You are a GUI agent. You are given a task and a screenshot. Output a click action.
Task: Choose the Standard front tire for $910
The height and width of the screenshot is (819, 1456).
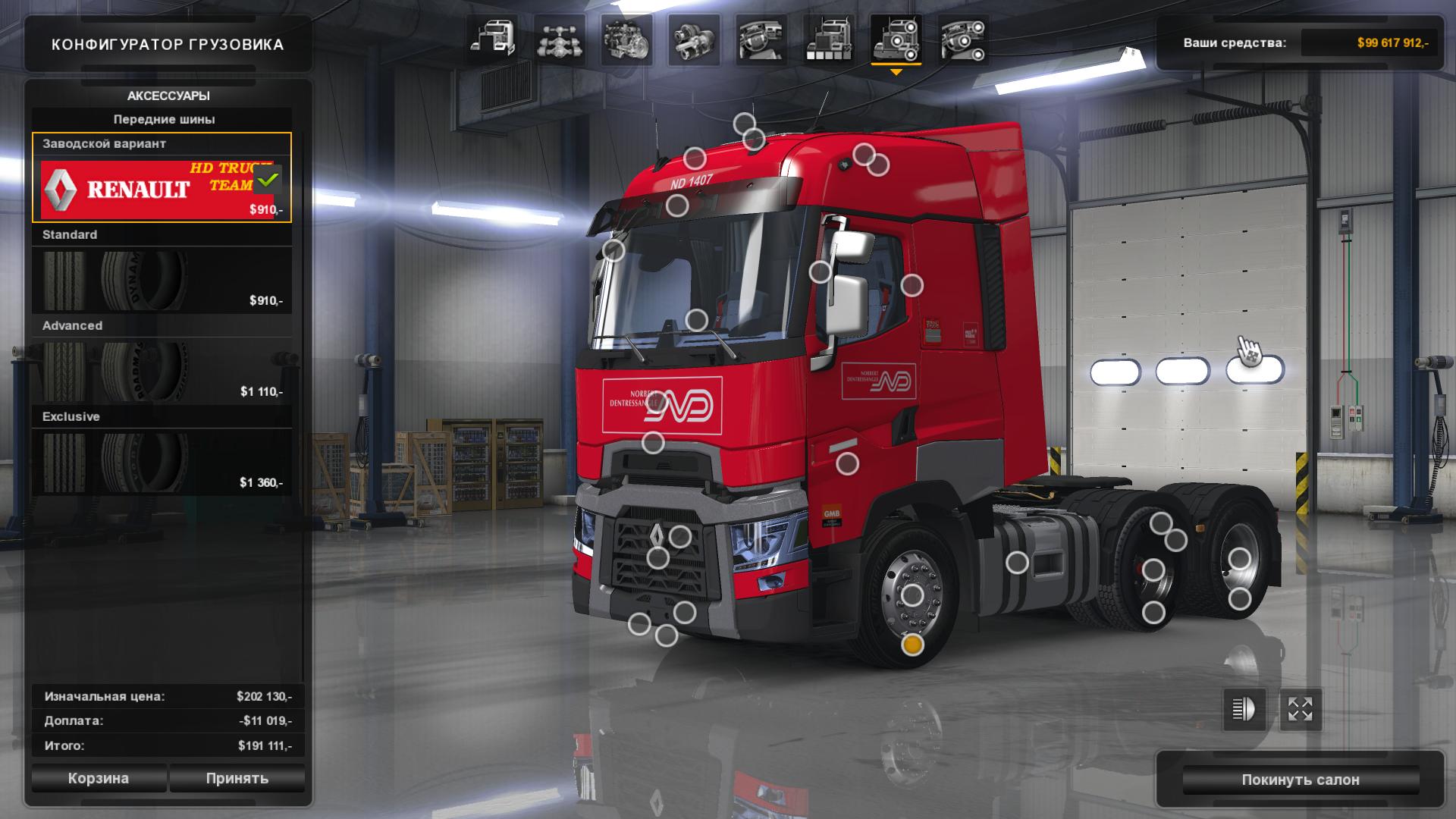pos(162,279)
